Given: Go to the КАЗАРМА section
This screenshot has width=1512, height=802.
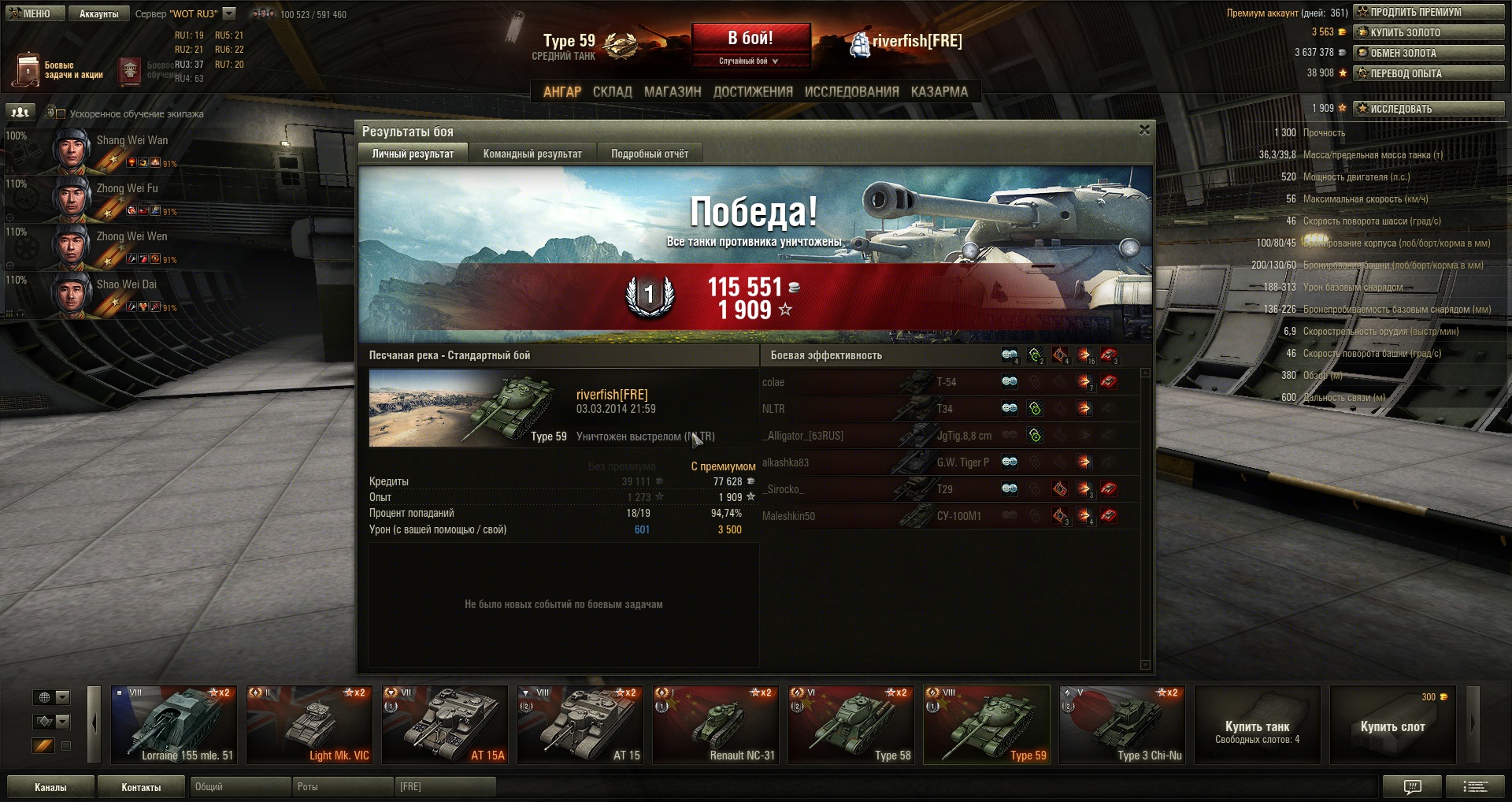Looking at the screenshot, I should 939,91.
